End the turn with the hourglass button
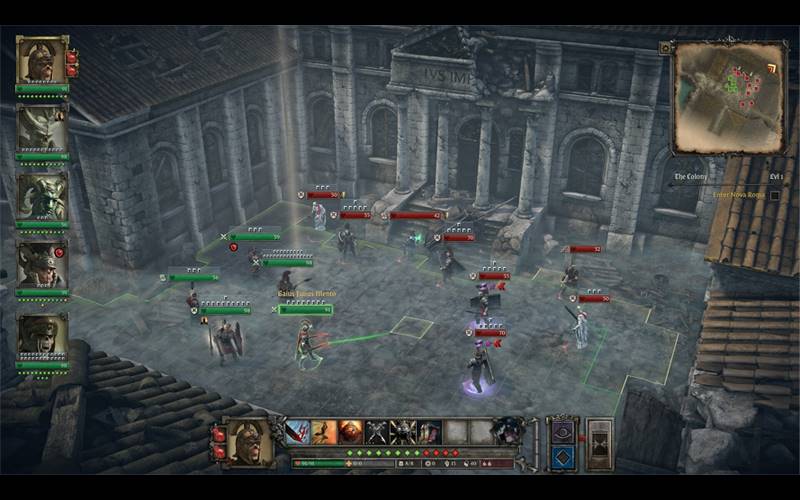This screenshot has width=800, height=500. pyautogui.click(x=599, y=443)
